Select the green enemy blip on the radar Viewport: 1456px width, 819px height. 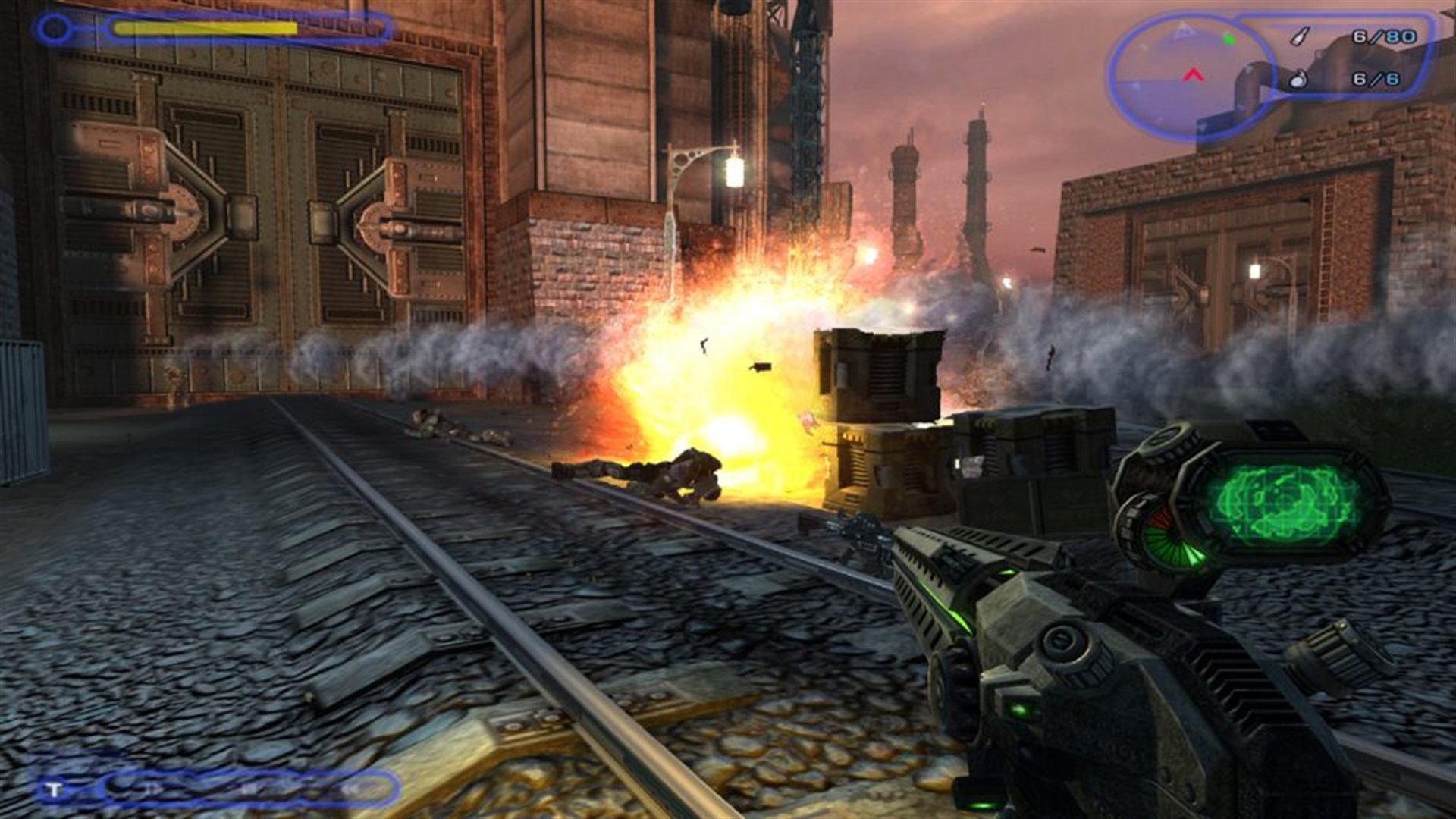point(1228,39)
